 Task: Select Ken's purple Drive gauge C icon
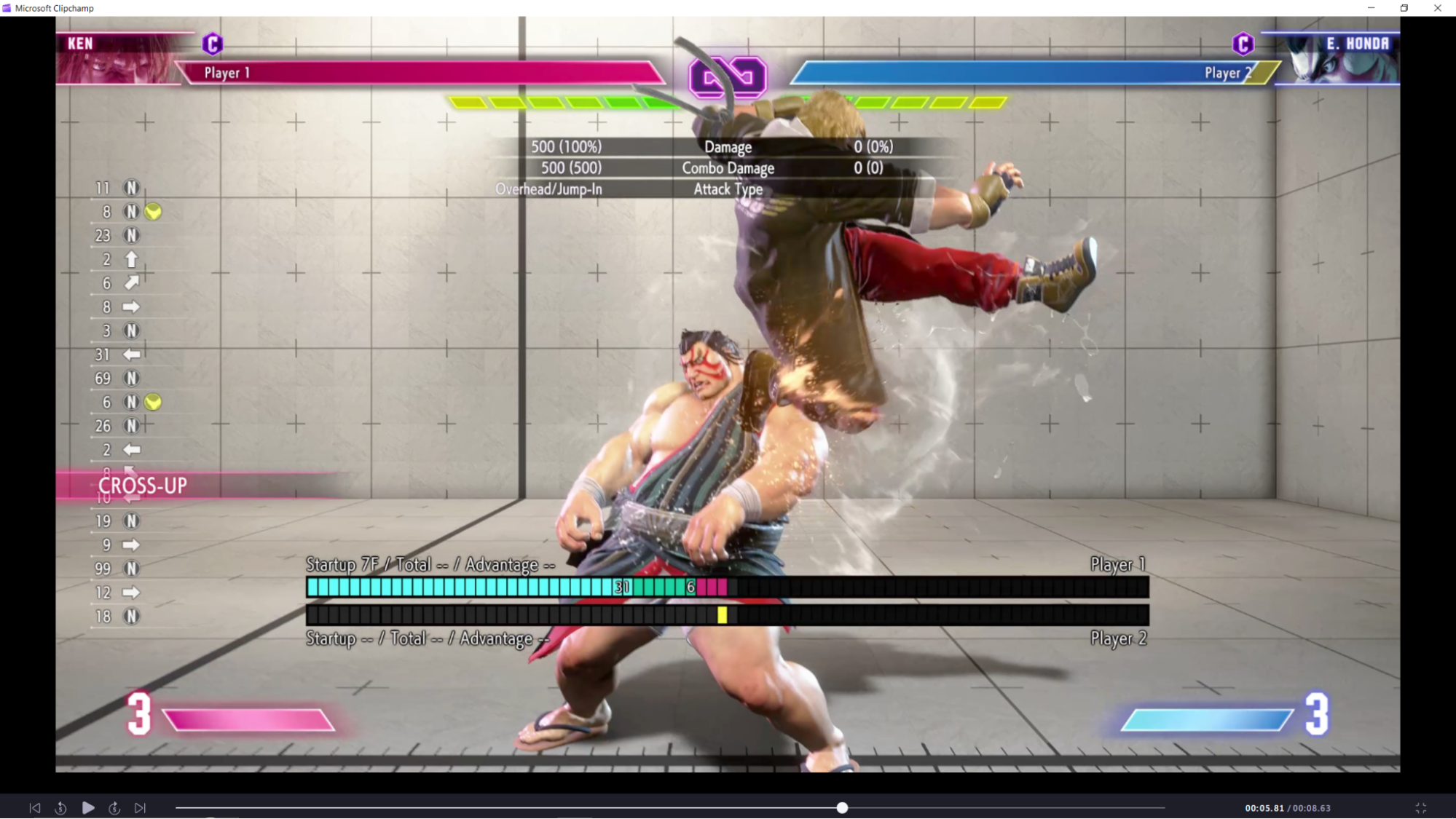click(212, 44)
